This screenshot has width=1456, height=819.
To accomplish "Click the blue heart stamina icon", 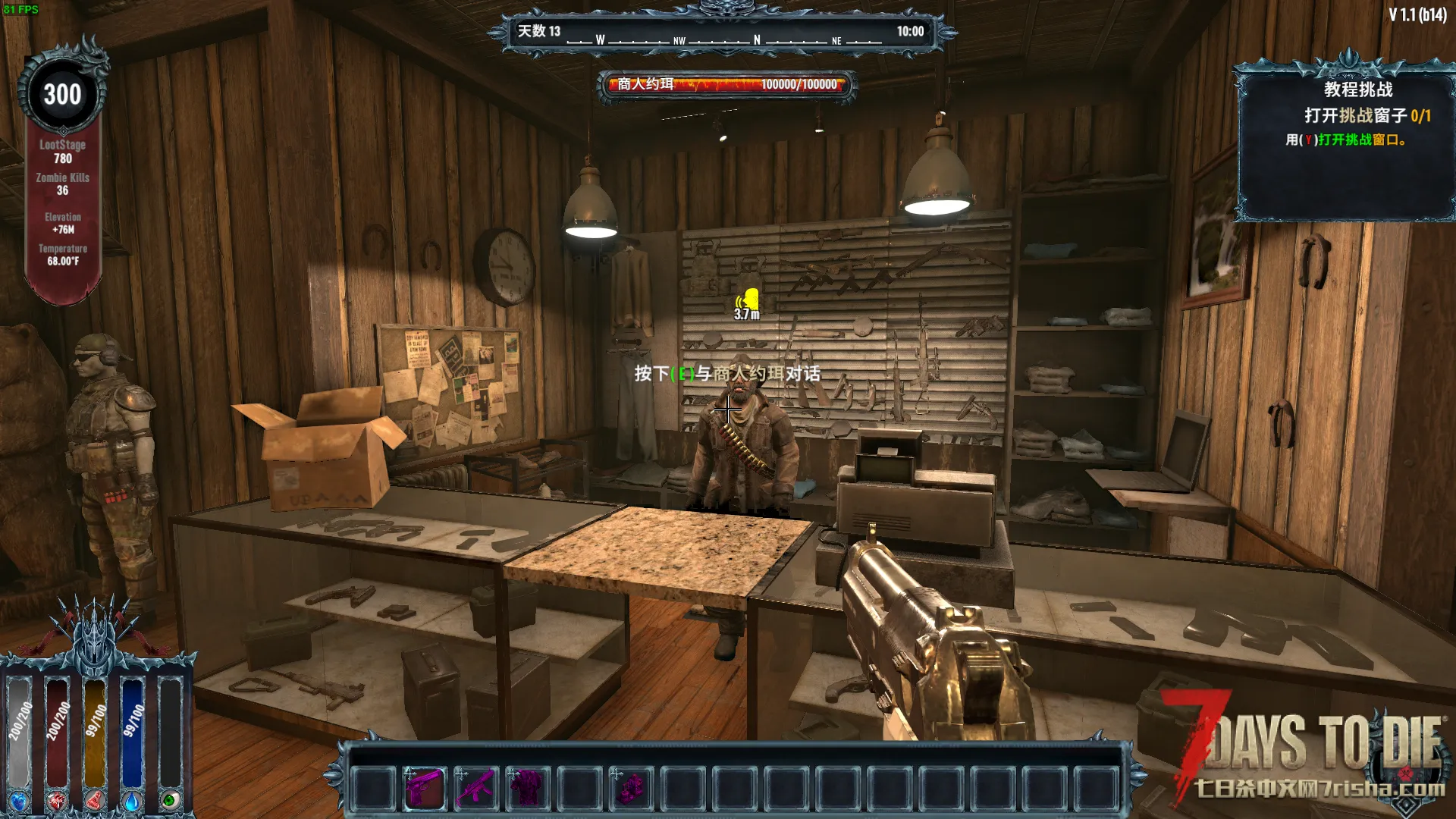I will pos(18,801).
